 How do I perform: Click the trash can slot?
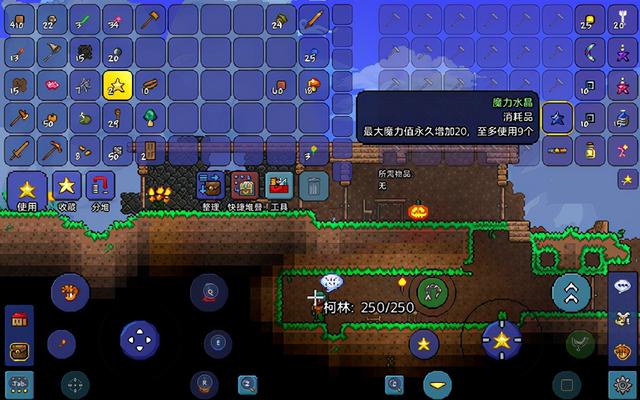pos(314,186)
